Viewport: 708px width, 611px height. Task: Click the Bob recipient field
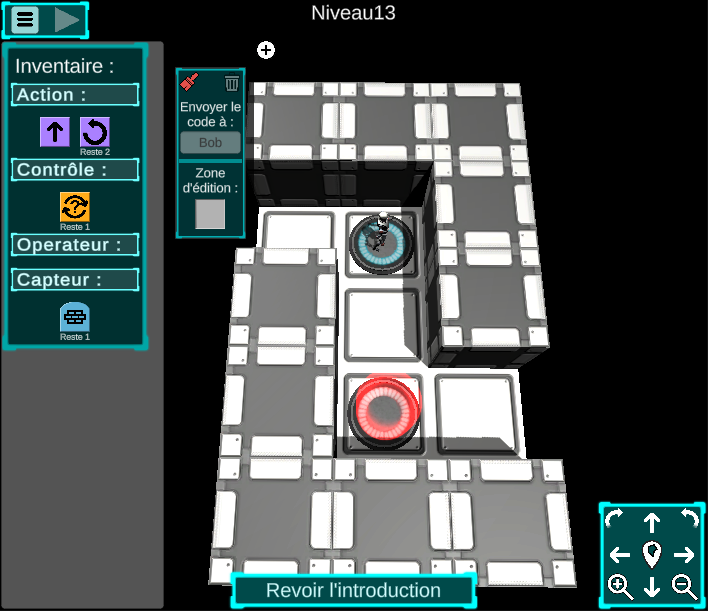[x=210, y=142]
